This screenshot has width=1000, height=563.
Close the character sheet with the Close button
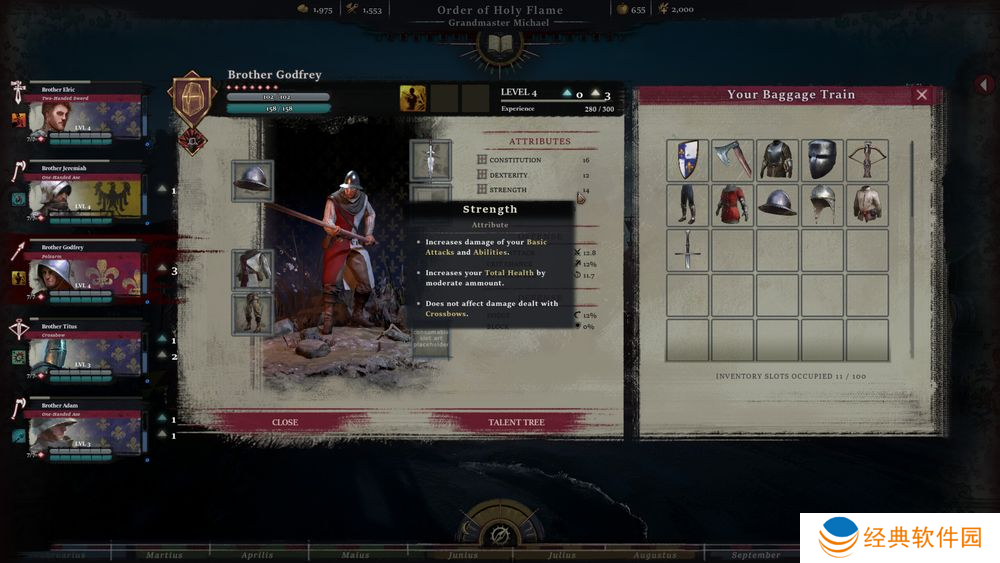point(285,422)
